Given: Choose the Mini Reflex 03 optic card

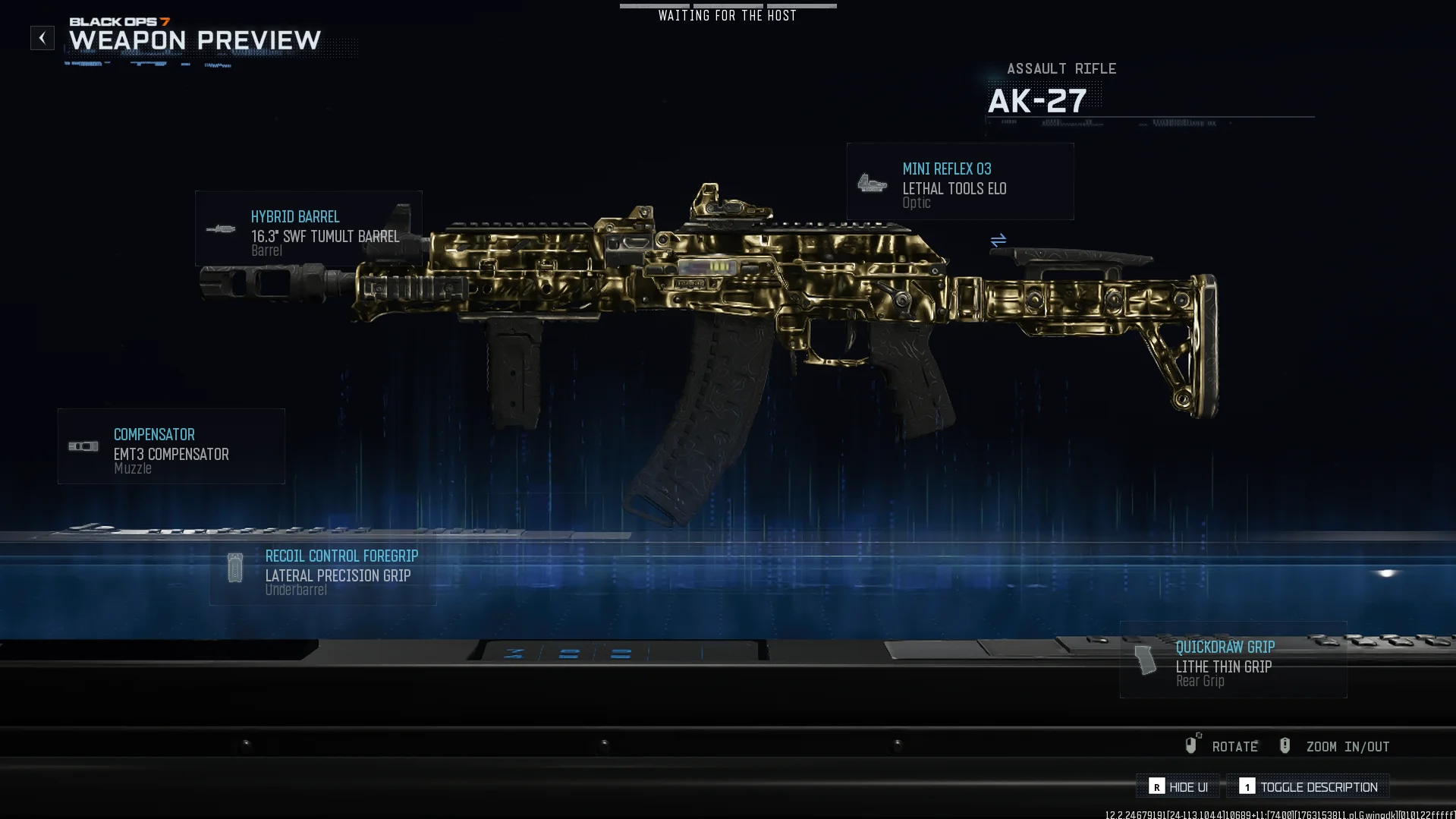Looking at the screenshot, I should tap(960, 182).
